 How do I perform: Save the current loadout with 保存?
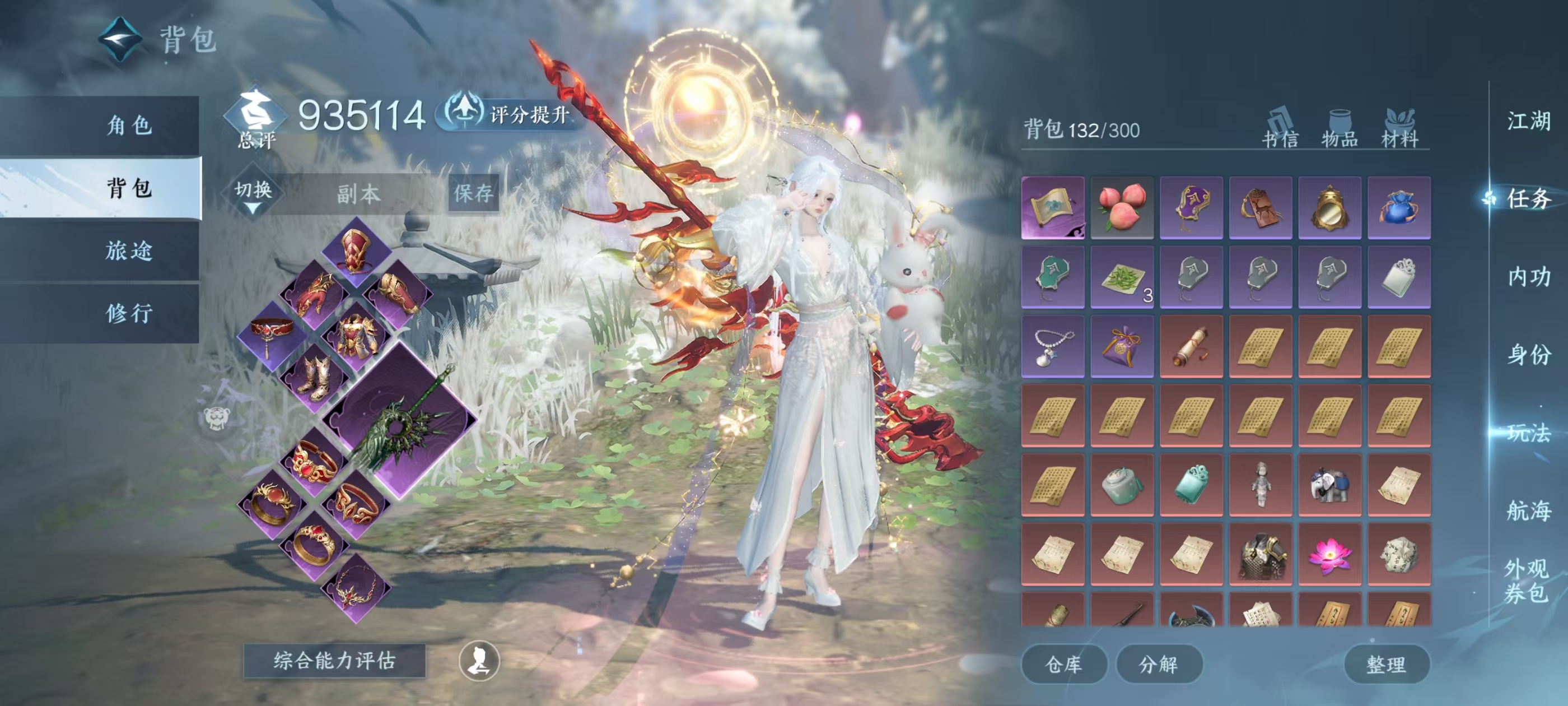[x=473, y=194]
